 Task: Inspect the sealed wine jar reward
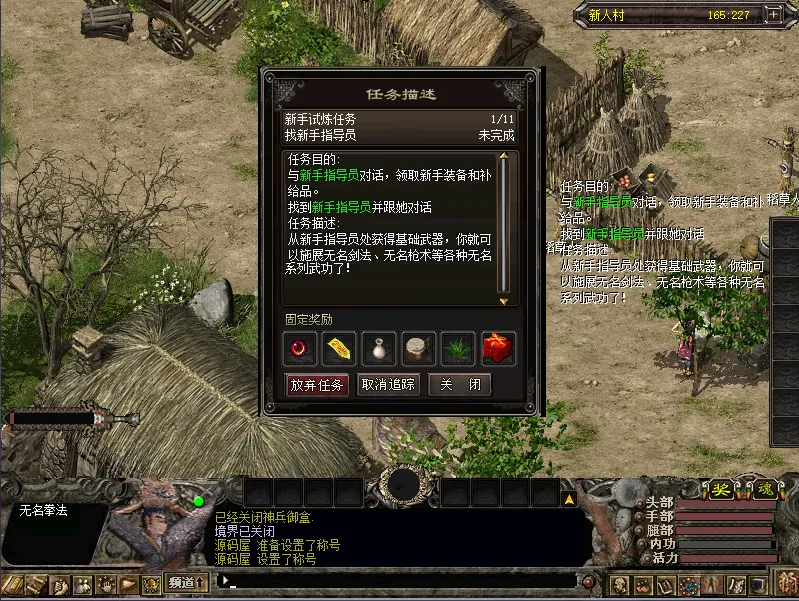pos(418,348)
